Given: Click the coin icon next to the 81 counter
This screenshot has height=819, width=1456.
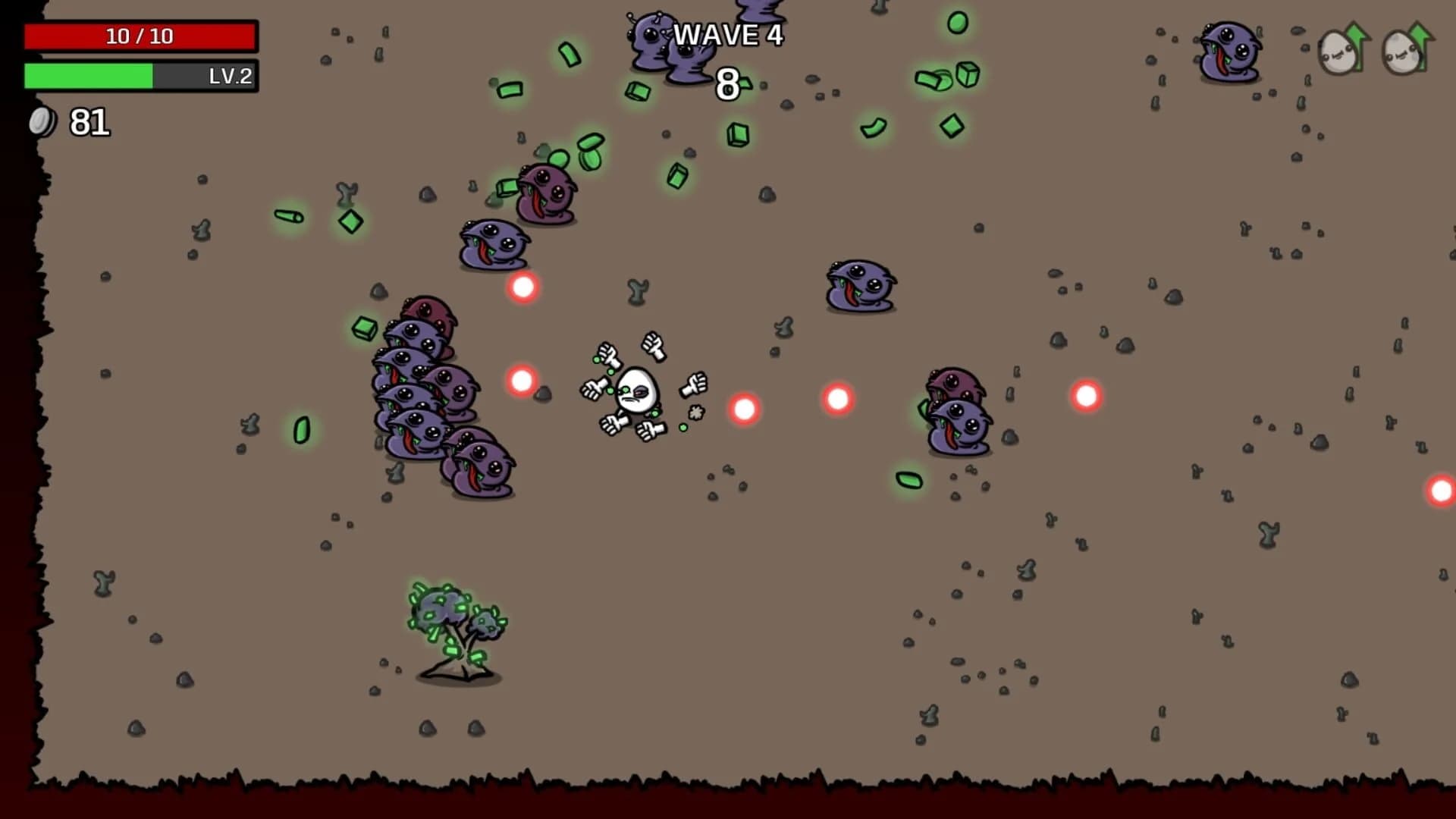Looking at the screenshot, I should coord(42,121).
